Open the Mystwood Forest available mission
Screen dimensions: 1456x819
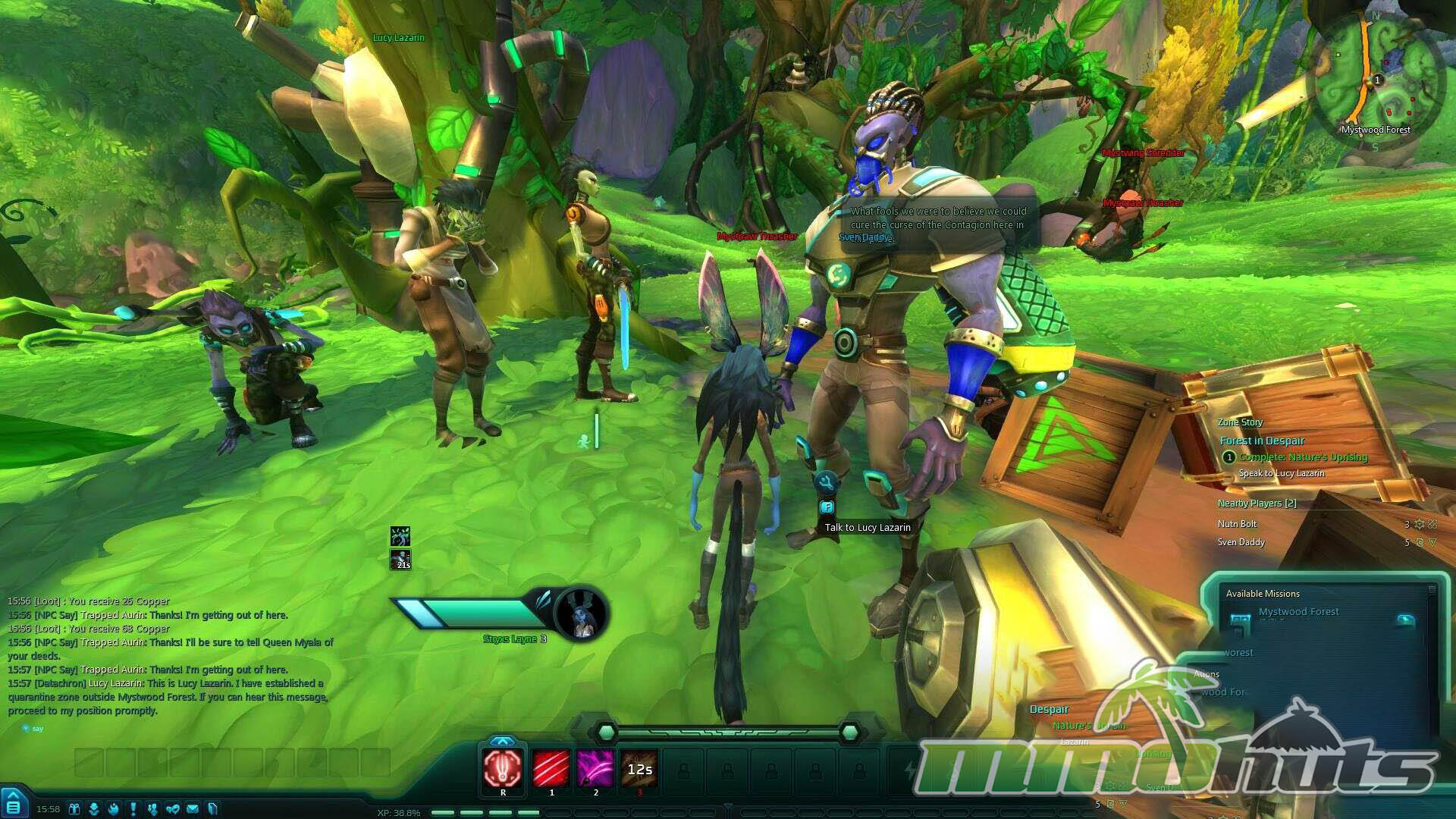click(x=1298, y=612)
